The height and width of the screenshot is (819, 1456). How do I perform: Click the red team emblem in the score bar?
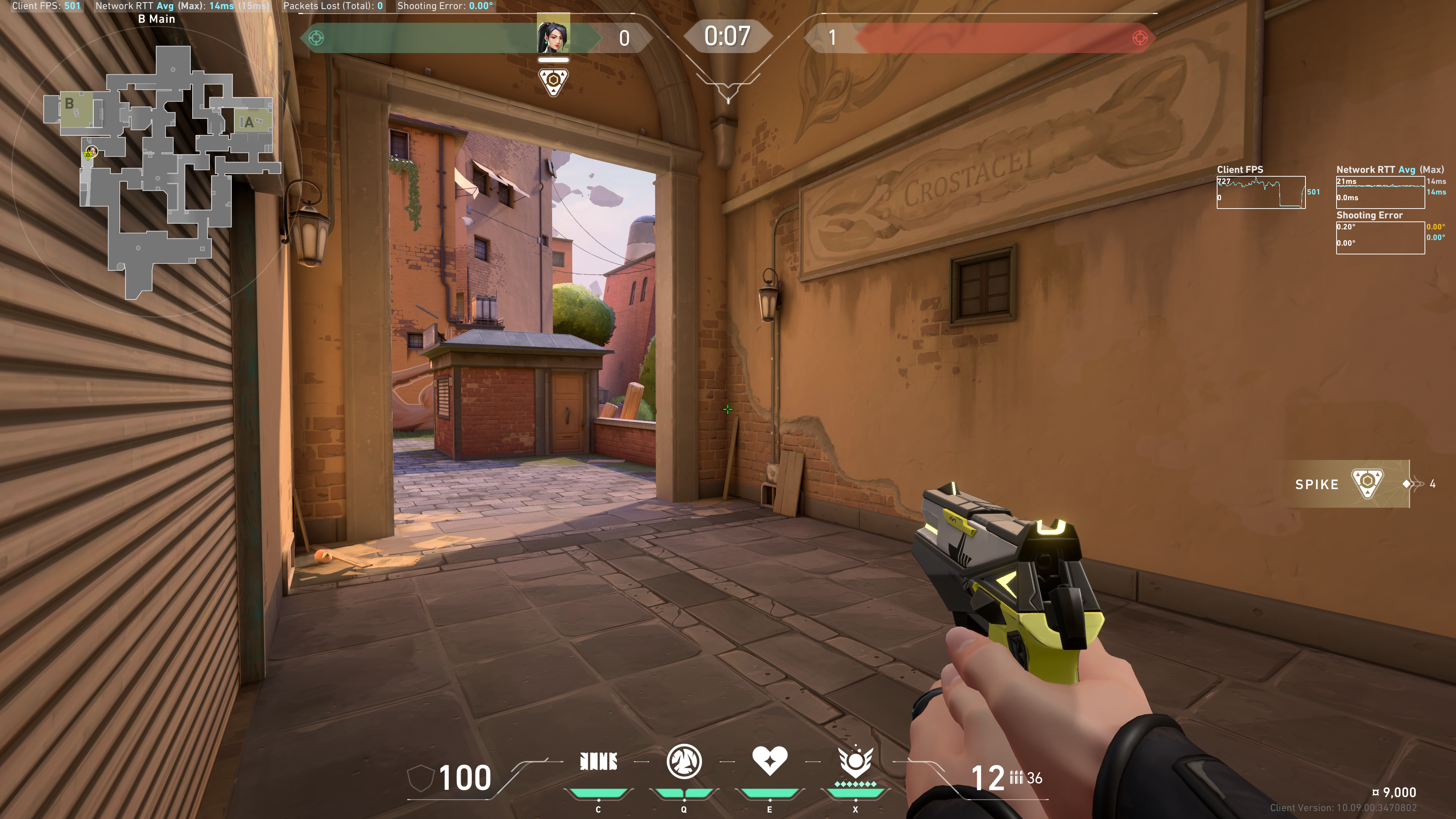(1139, 38)
